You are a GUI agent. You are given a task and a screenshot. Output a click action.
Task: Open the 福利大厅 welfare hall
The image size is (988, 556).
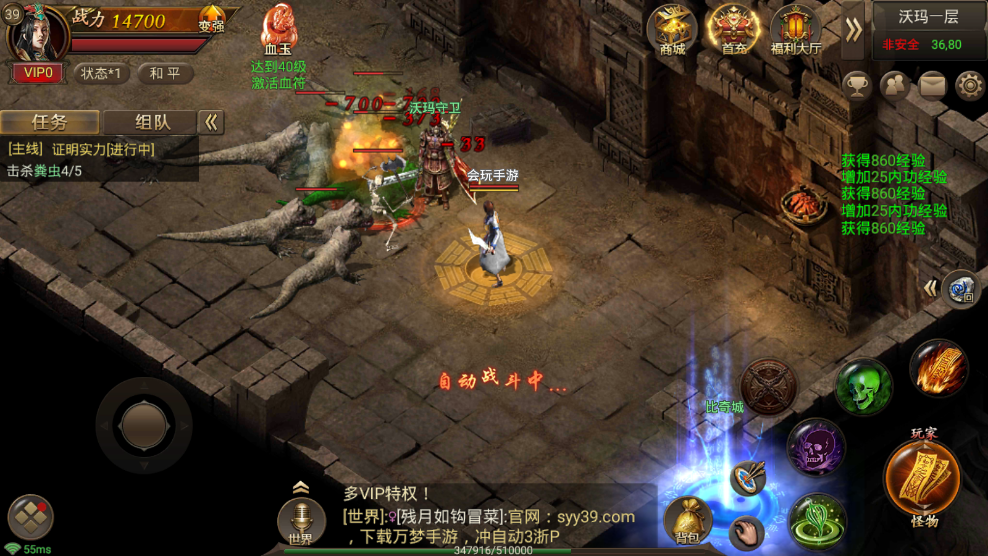click(796, 31)
